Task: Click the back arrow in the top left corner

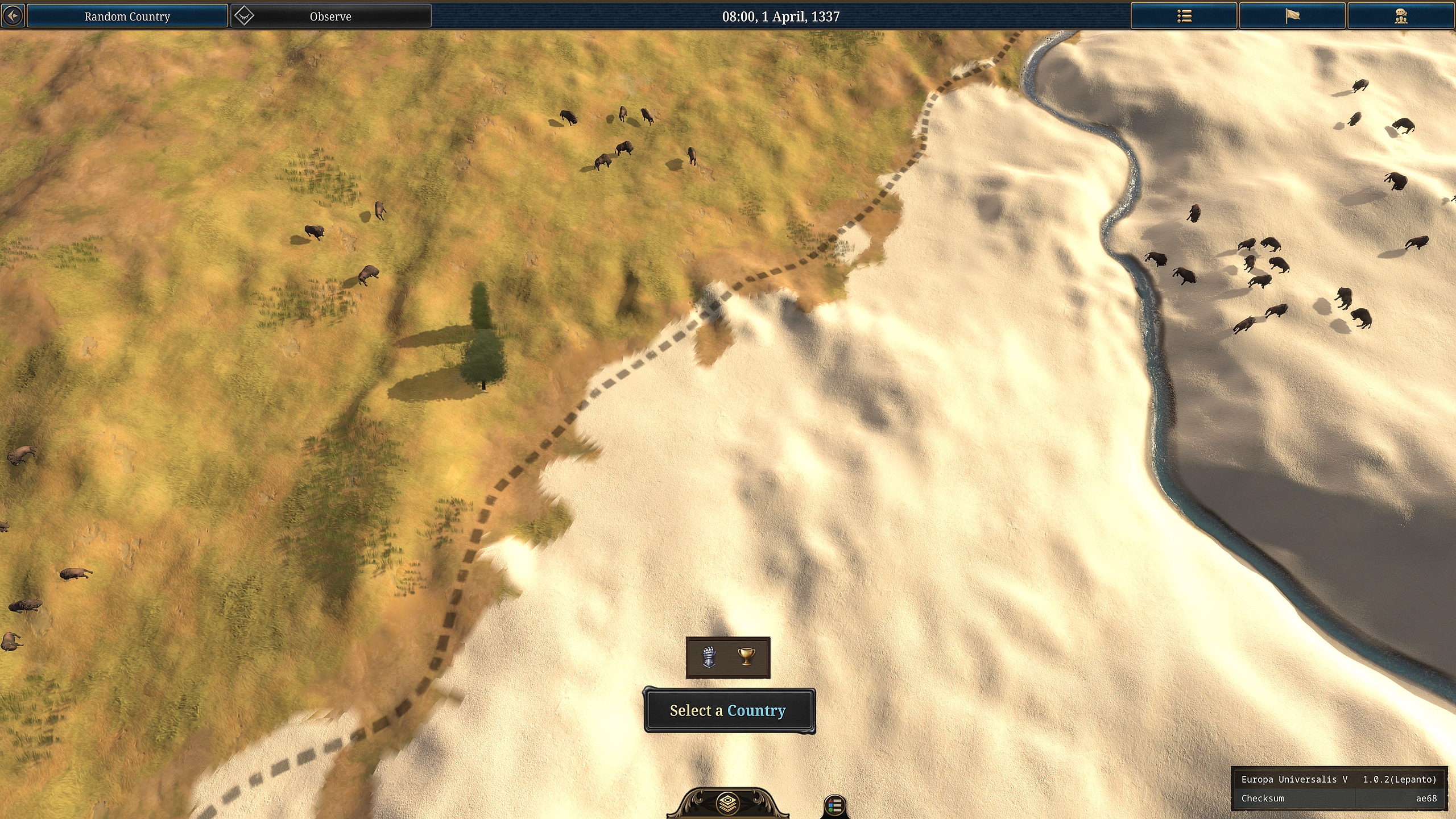Action: pyautogui.click(x=13, y=15)
